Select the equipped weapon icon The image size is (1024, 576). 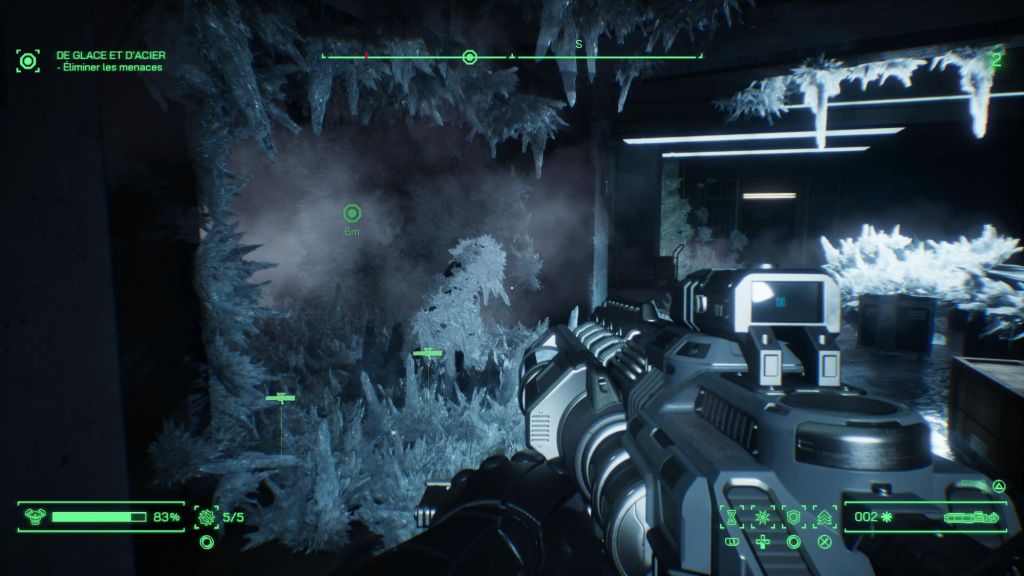coord(969,517)
